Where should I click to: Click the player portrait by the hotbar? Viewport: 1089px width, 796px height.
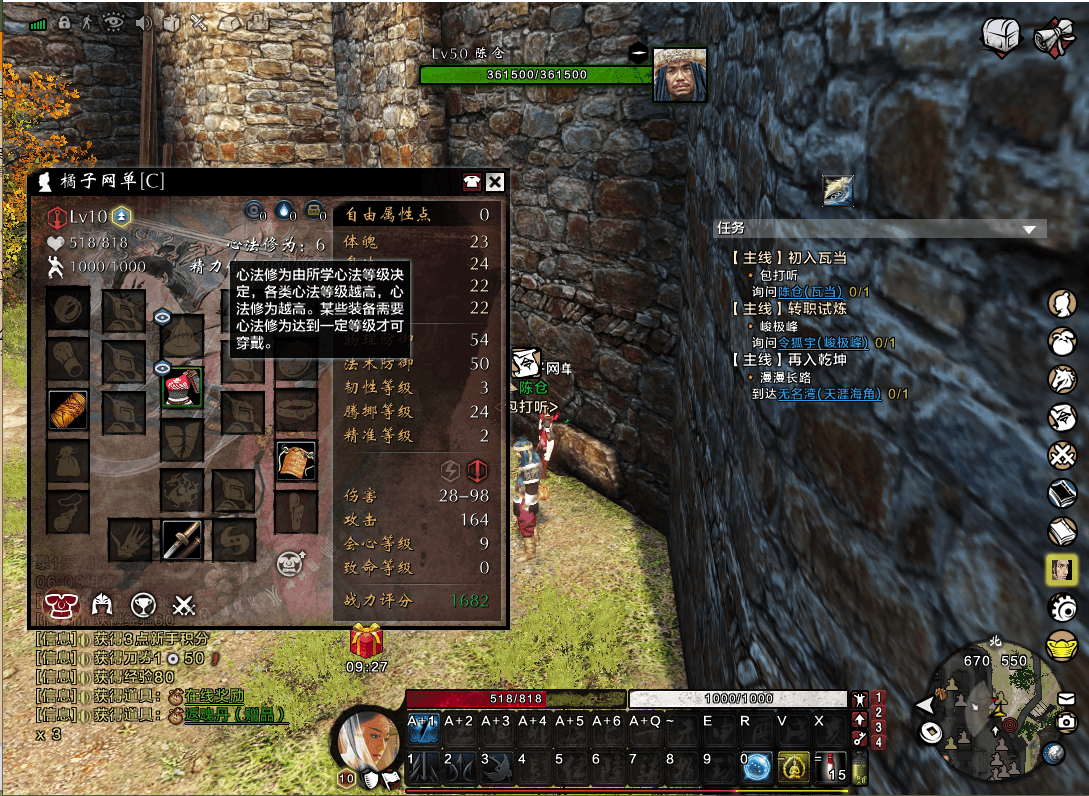click(x=364, y=740)
